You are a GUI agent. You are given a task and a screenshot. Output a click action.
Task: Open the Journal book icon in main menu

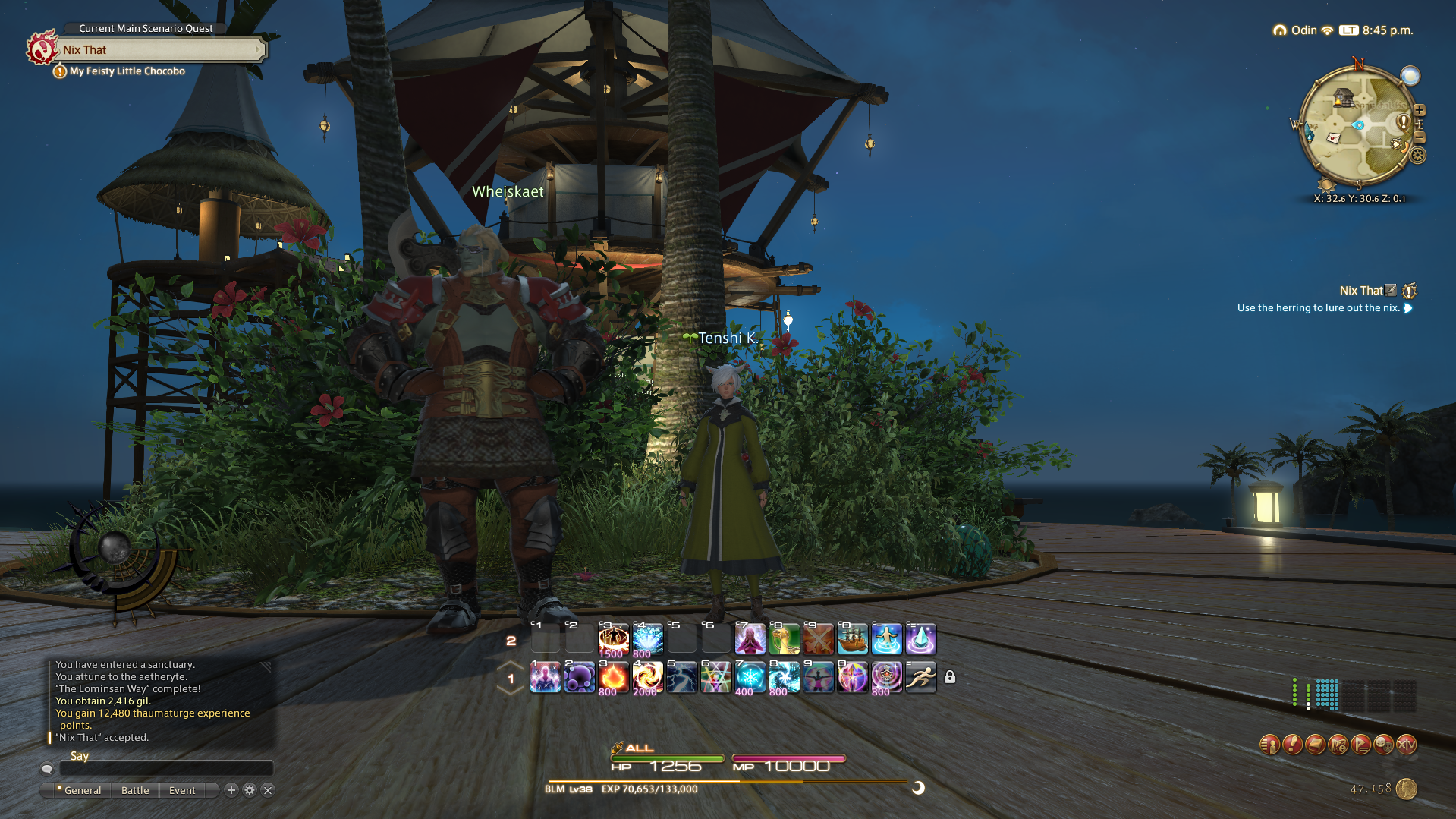coord(1315,745)
